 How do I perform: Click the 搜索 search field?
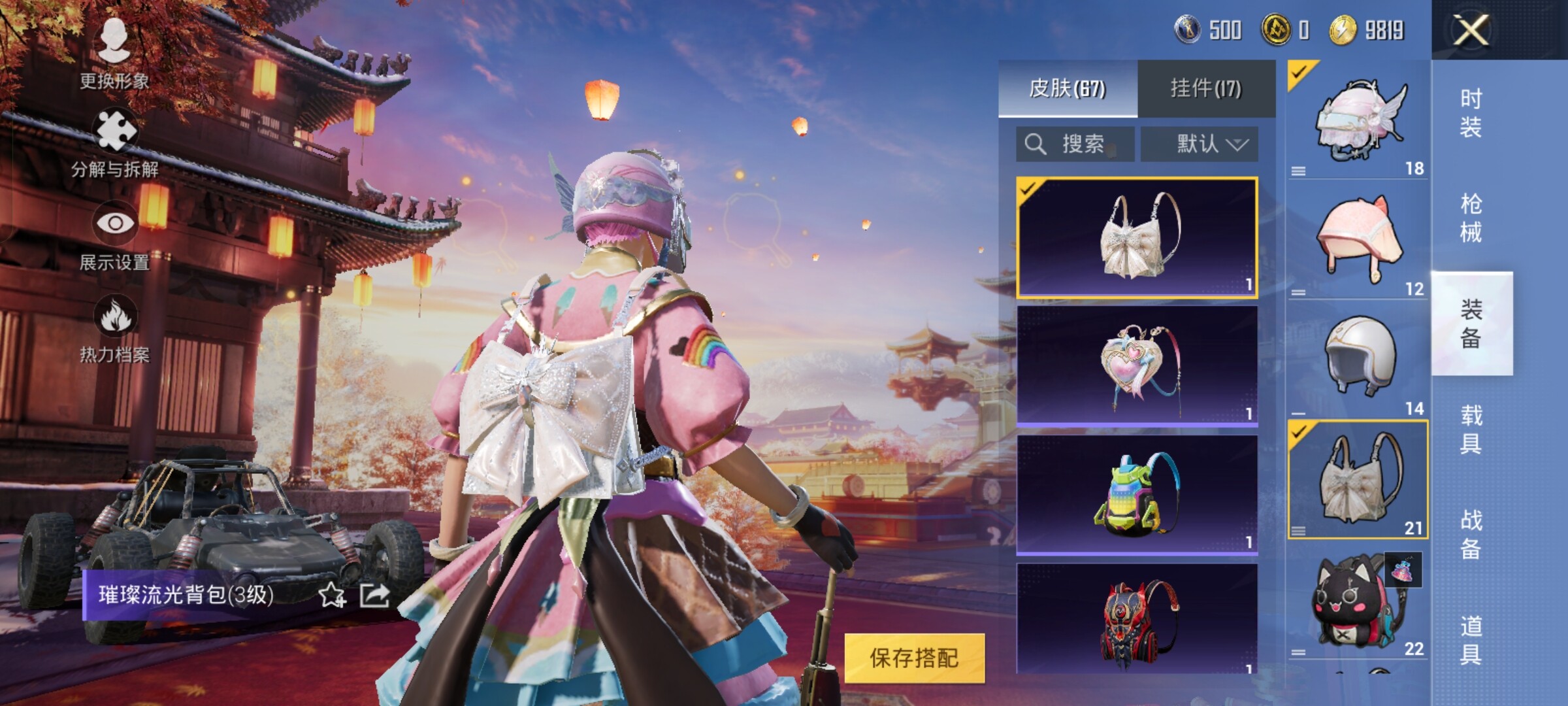(1075, 144)
